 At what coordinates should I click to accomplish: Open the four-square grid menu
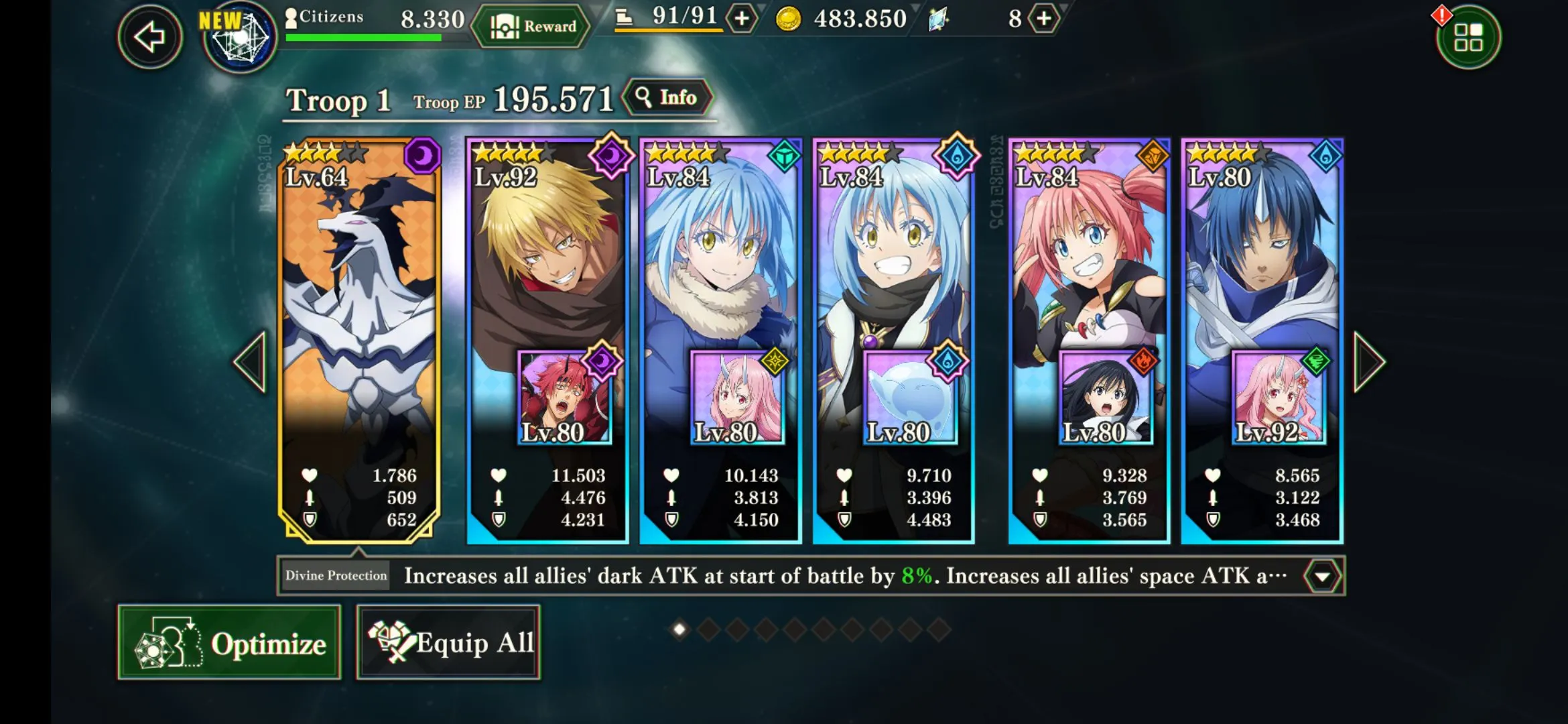click(1468, 38)
